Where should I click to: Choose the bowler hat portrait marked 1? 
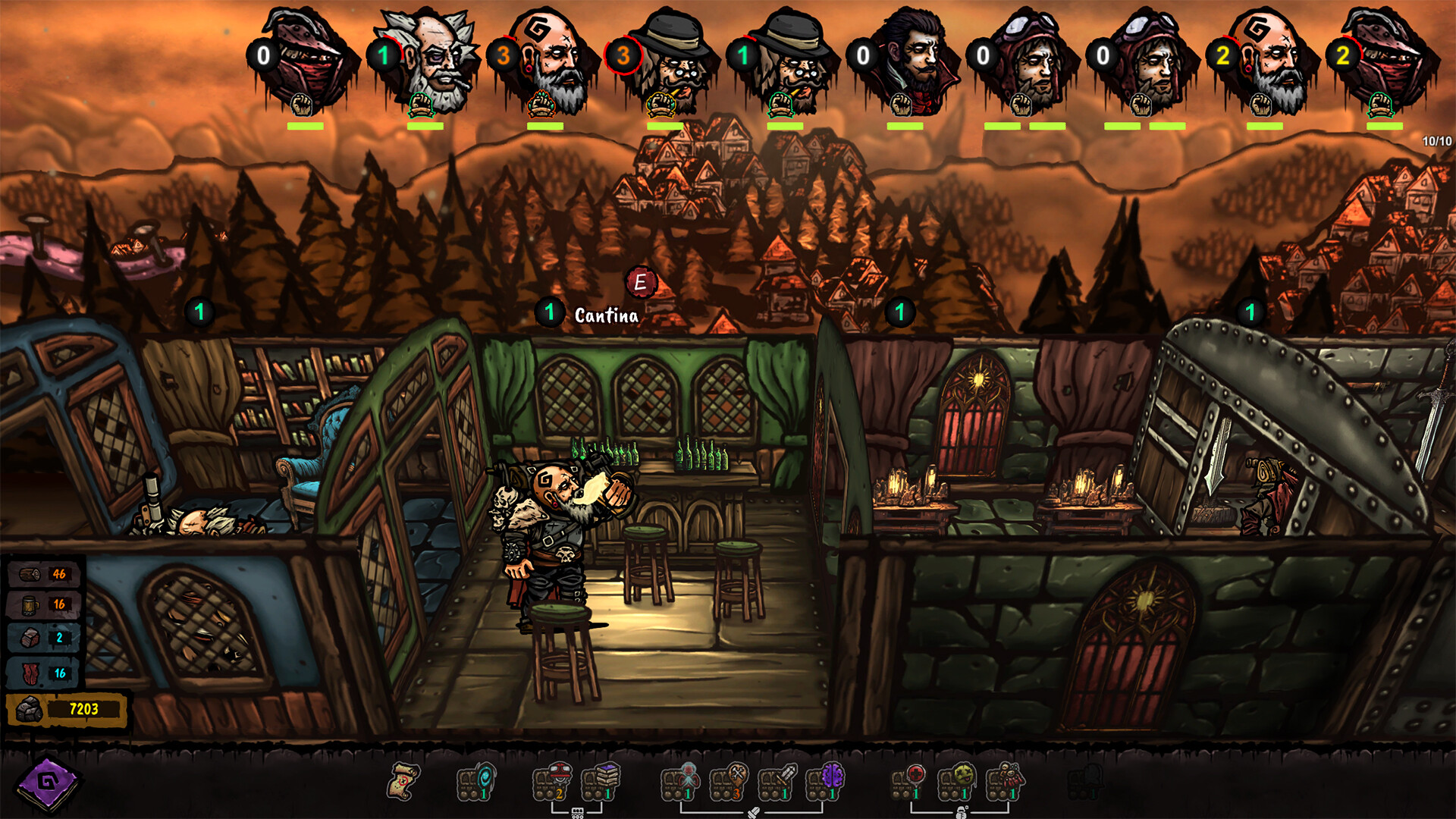790,62
